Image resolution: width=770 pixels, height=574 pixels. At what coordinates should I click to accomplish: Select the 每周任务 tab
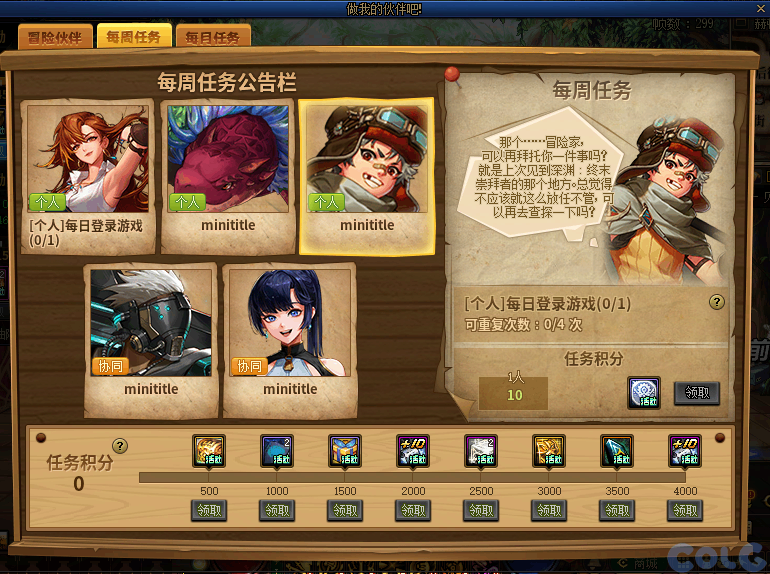click(134, 38)
